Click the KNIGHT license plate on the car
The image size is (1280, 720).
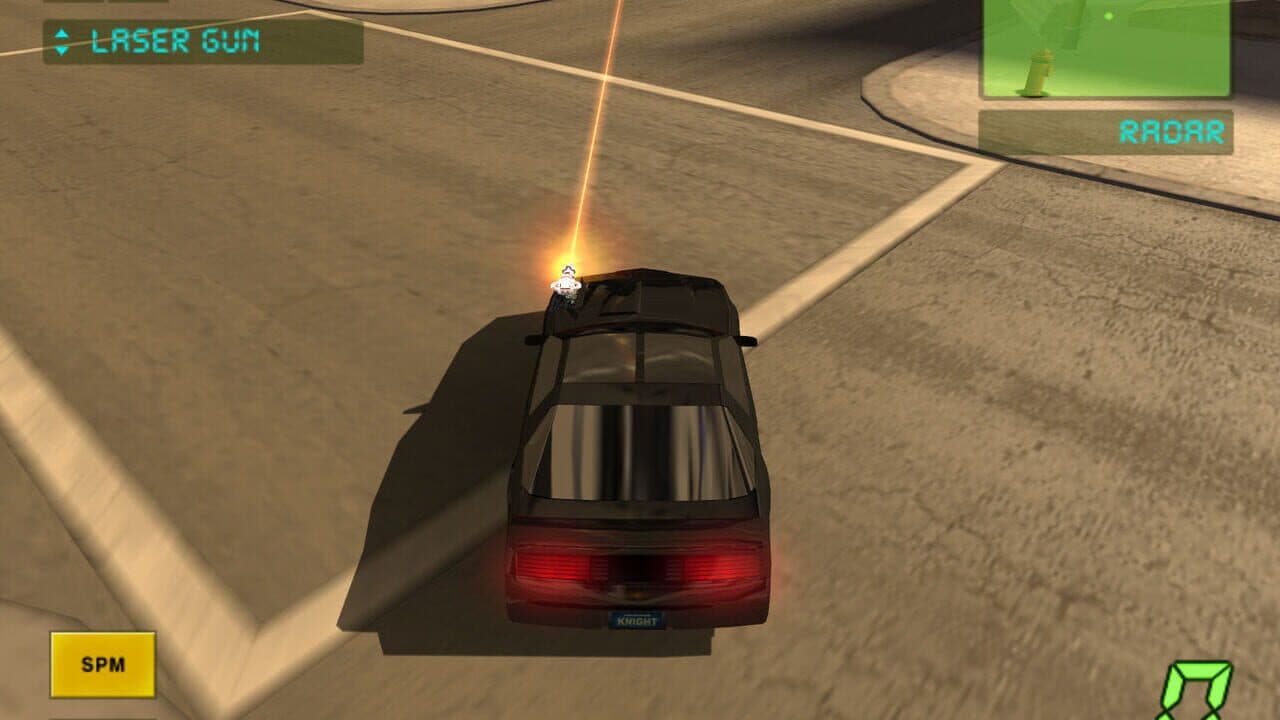click(638, 620)
